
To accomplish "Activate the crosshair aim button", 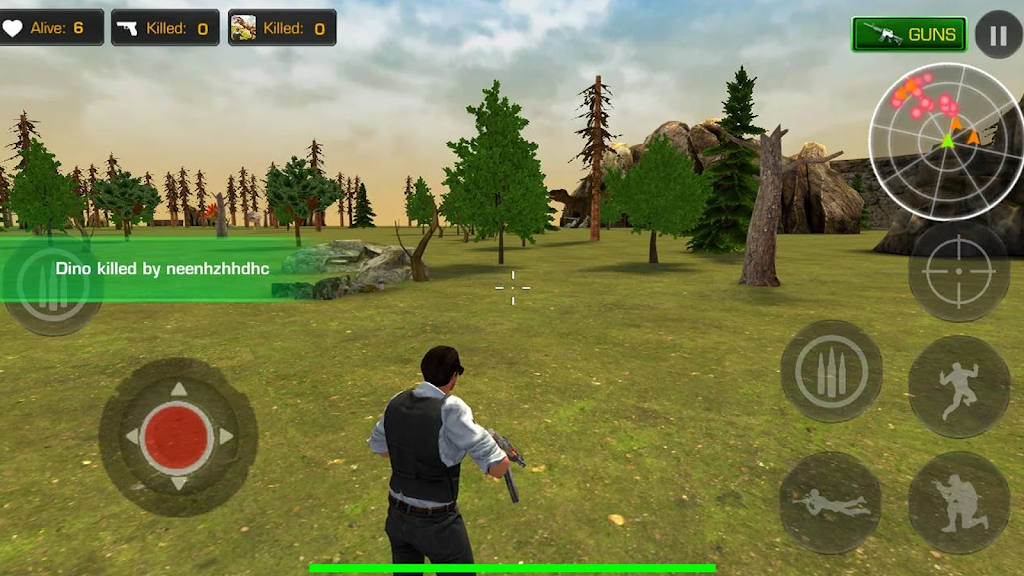I will pyautogui.click(x=959, y=271).
